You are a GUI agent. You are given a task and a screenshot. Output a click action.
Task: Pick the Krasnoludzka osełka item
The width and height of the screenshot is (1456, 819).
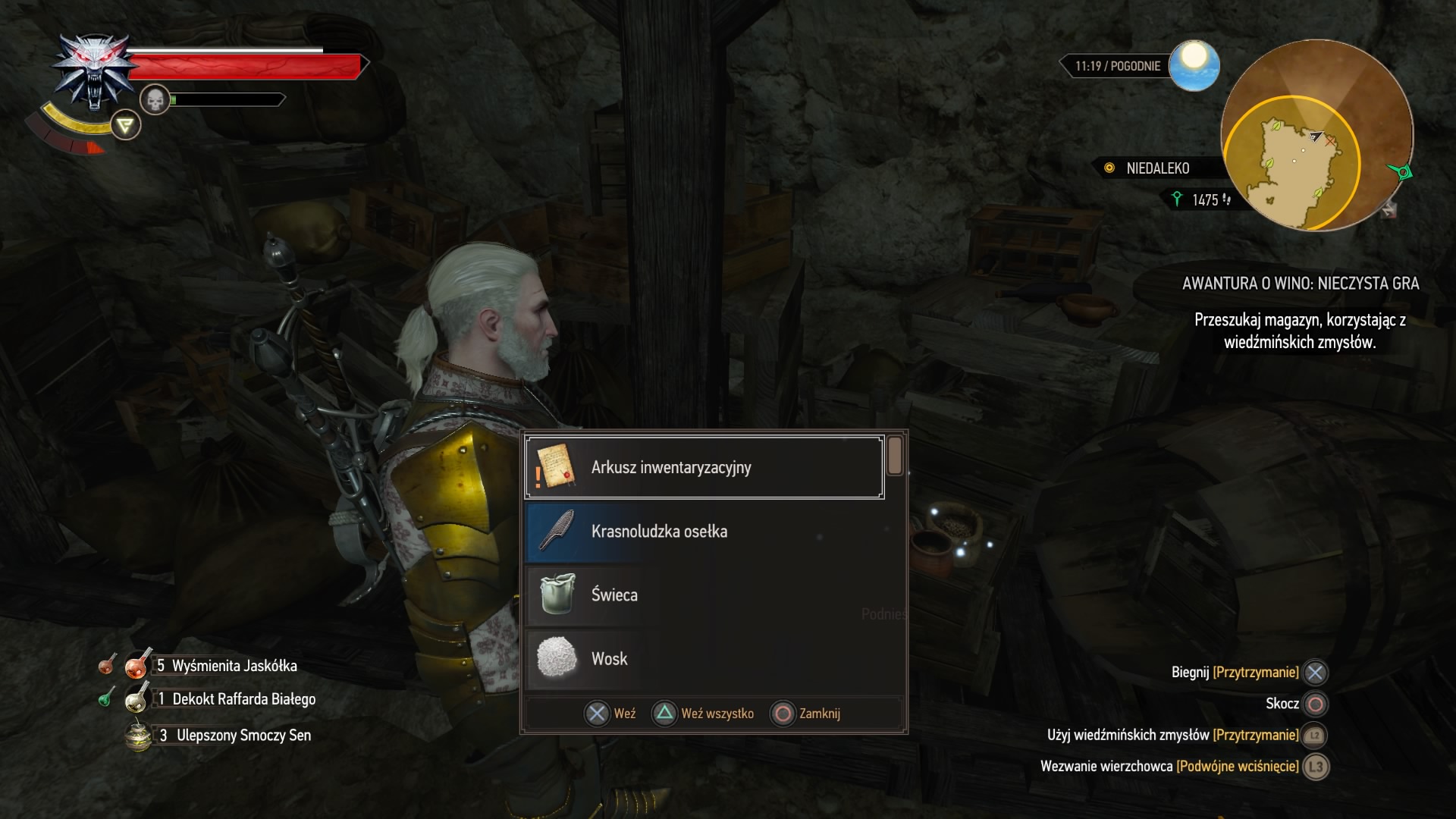[704, 531]
